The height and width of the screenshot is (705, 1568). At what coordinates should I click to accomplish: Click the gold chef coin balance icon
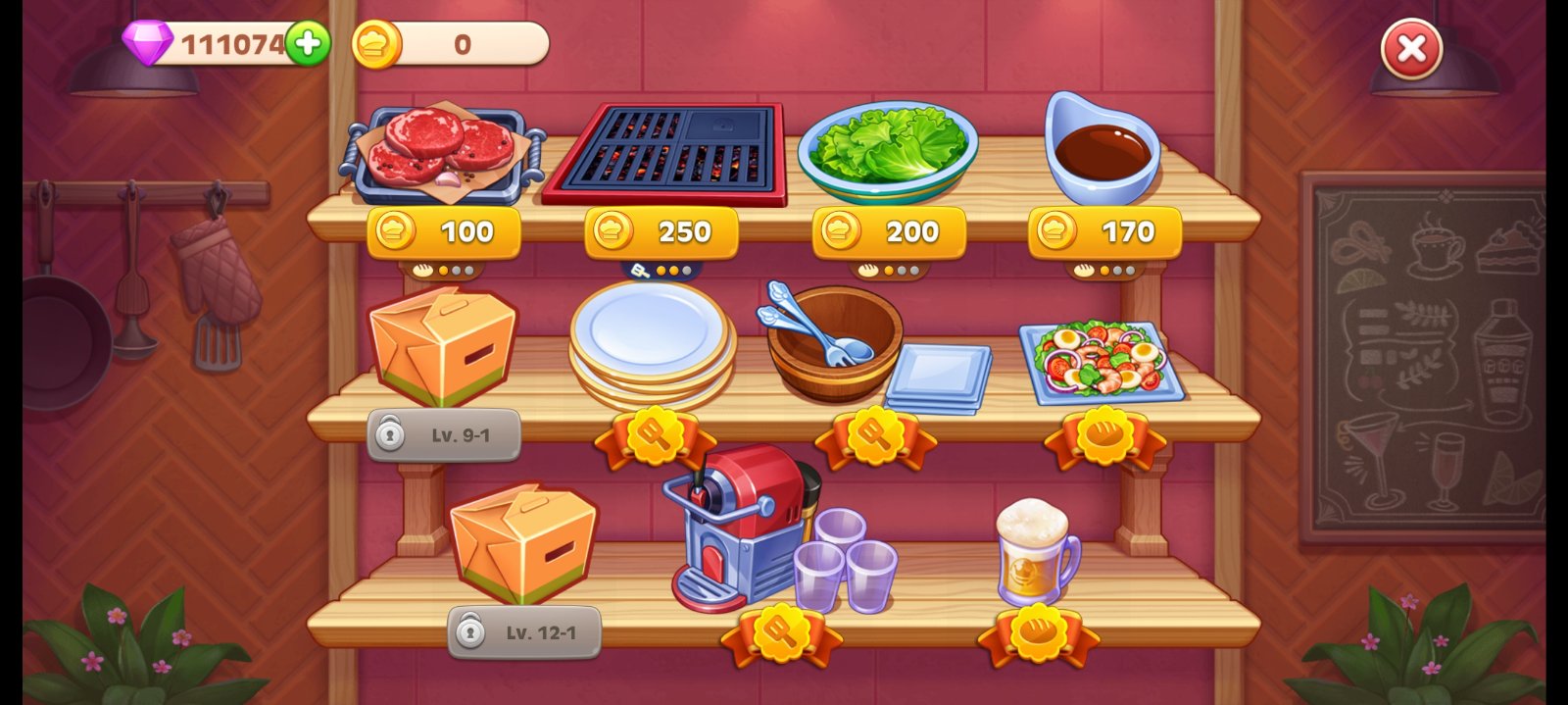click(x=376, y=44)
